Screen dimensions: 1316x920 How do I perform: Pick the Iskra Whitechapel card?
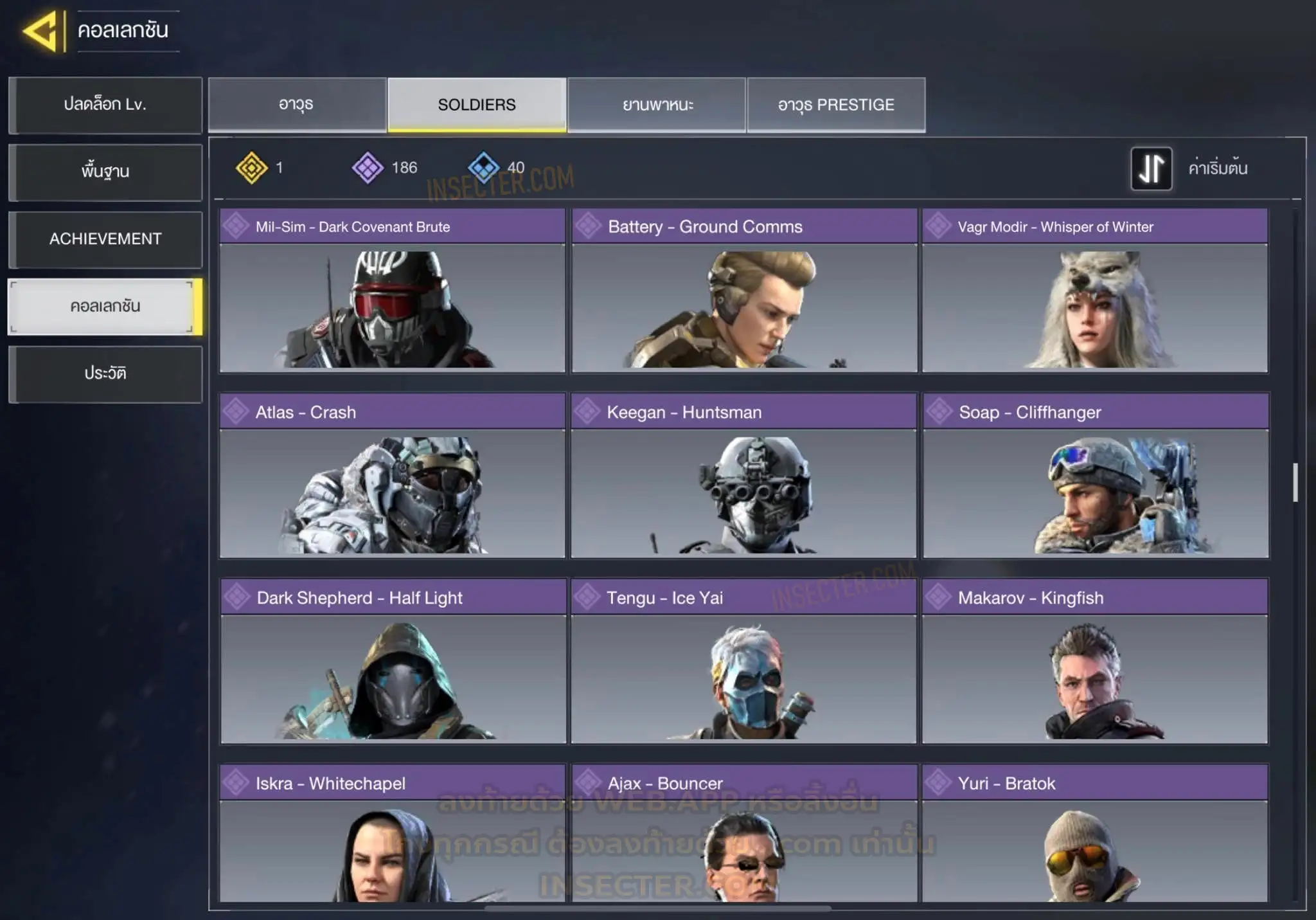point(392,834)
